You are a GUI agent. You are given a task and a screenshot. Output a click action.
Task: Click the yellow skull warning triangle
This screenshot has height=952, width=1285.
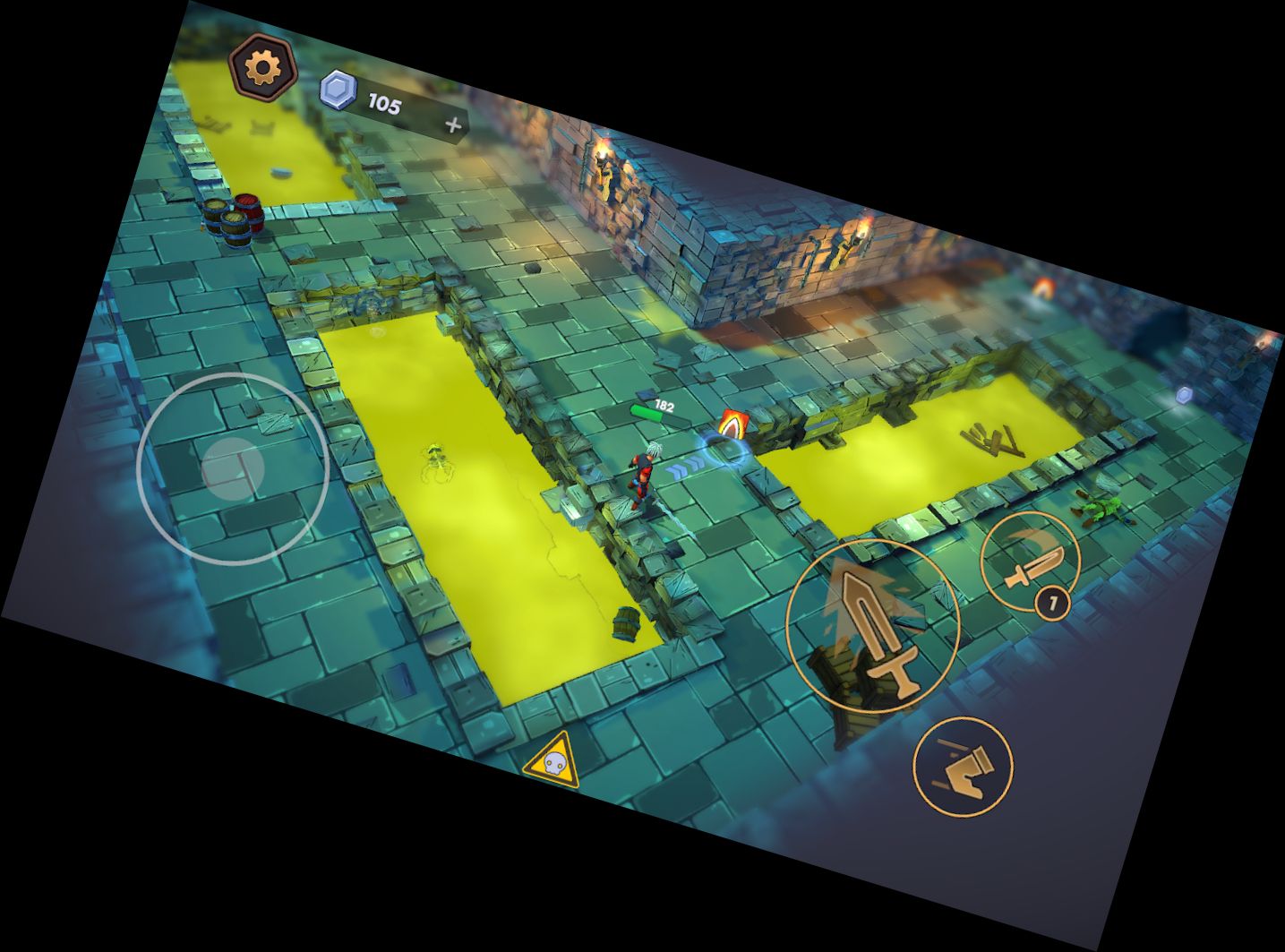click(x=553, y=762)
